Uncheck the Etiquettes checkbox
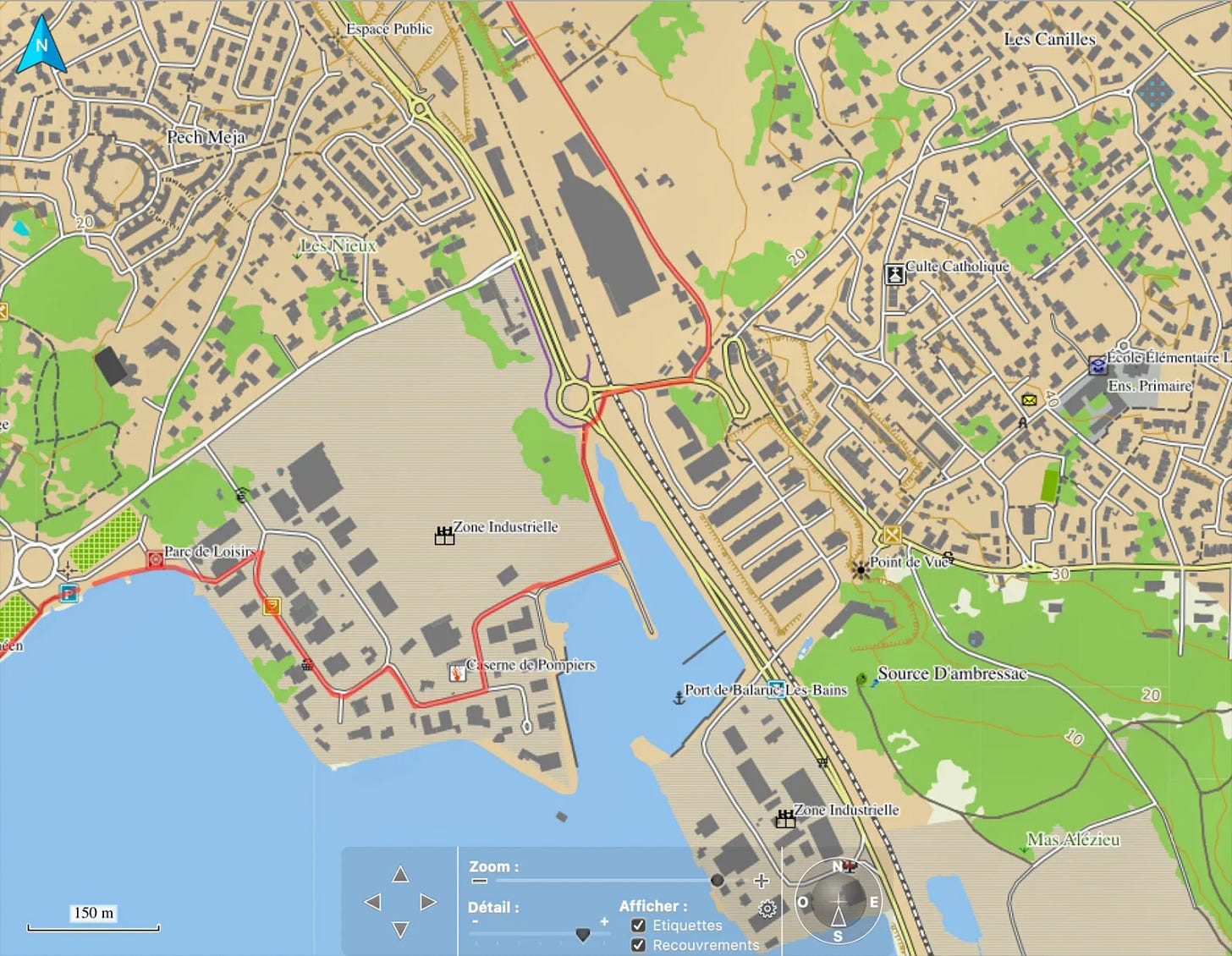Image resolution: width=1232 pixels, height=956 pixels. [x=638, y=926]
